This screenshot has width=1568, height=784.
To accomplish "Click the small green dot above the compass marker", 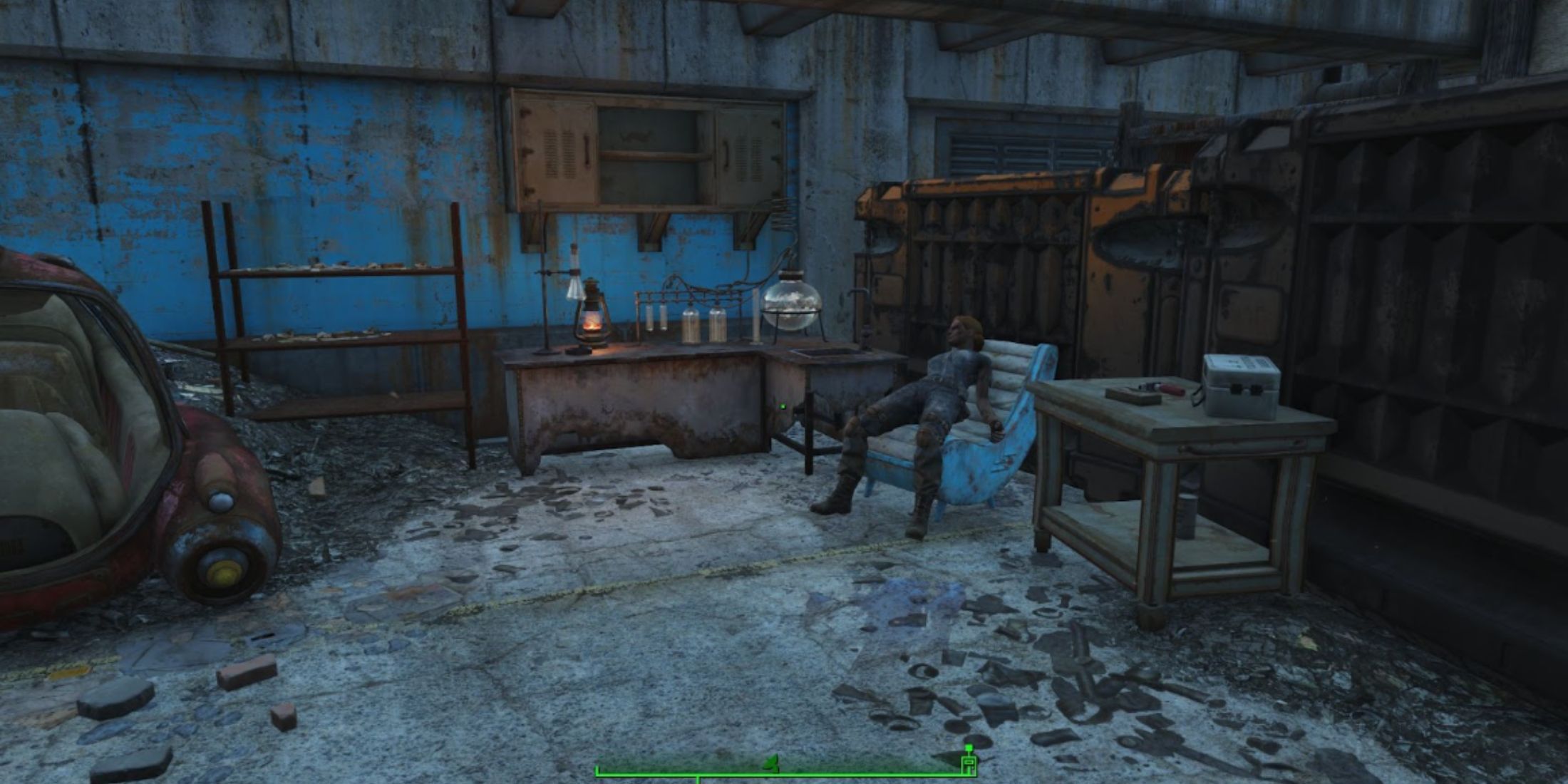I will [x=969, y=747].
